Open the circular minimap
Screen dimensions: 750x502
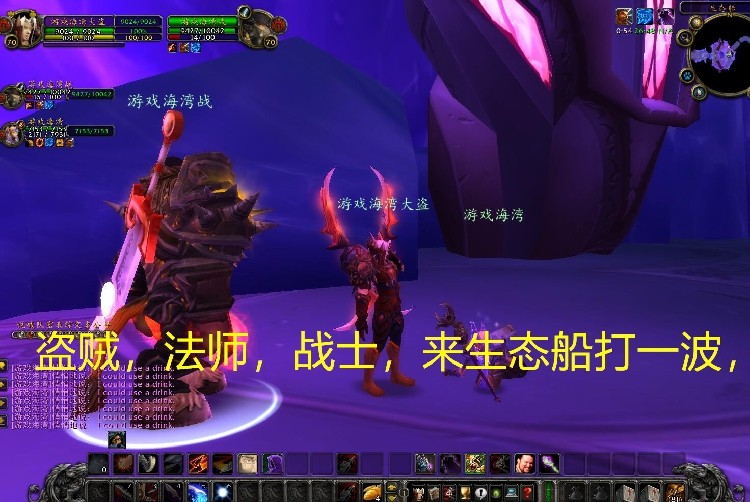(718, 50)
